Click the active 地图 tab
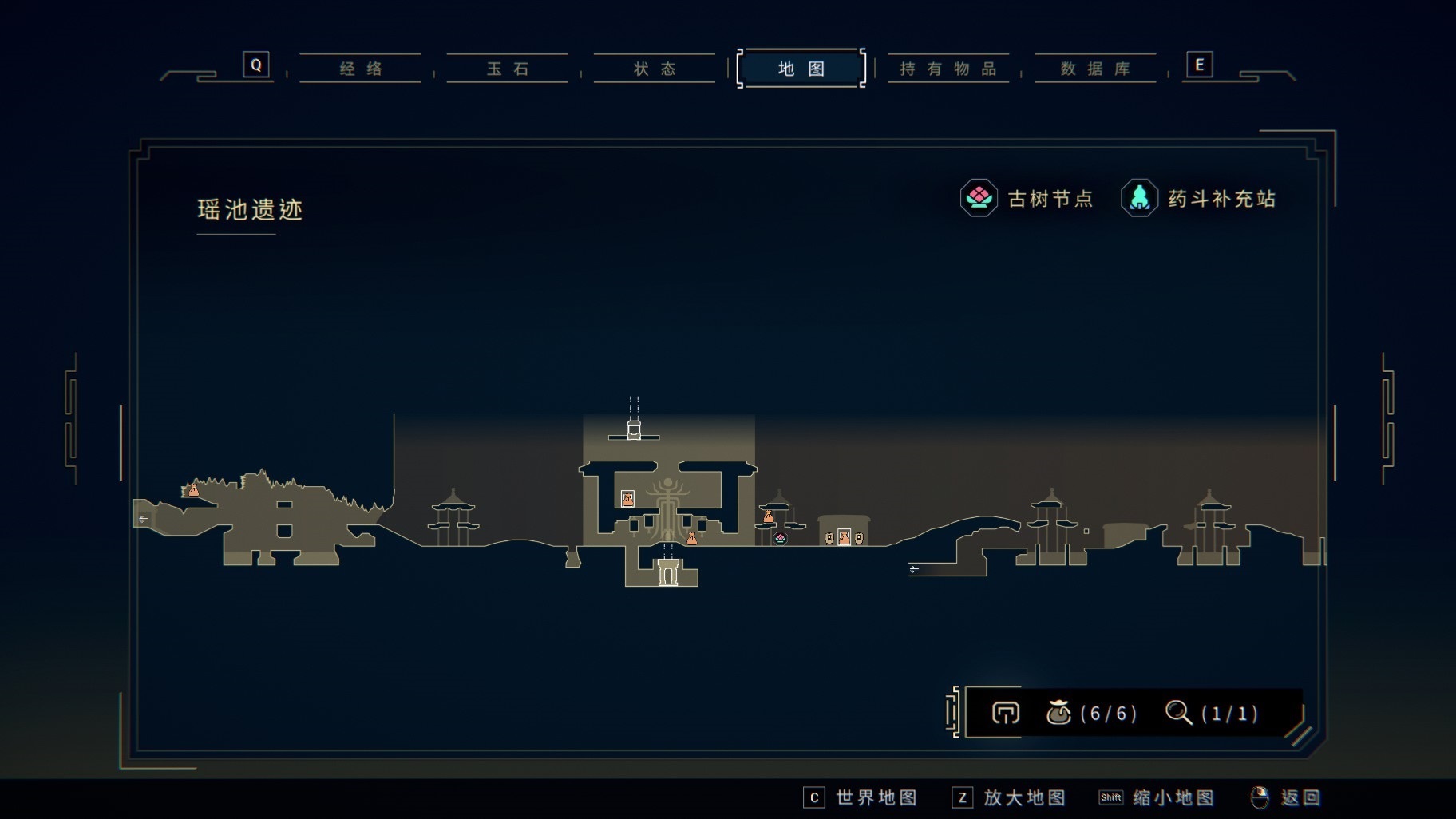 coord(801,69)
